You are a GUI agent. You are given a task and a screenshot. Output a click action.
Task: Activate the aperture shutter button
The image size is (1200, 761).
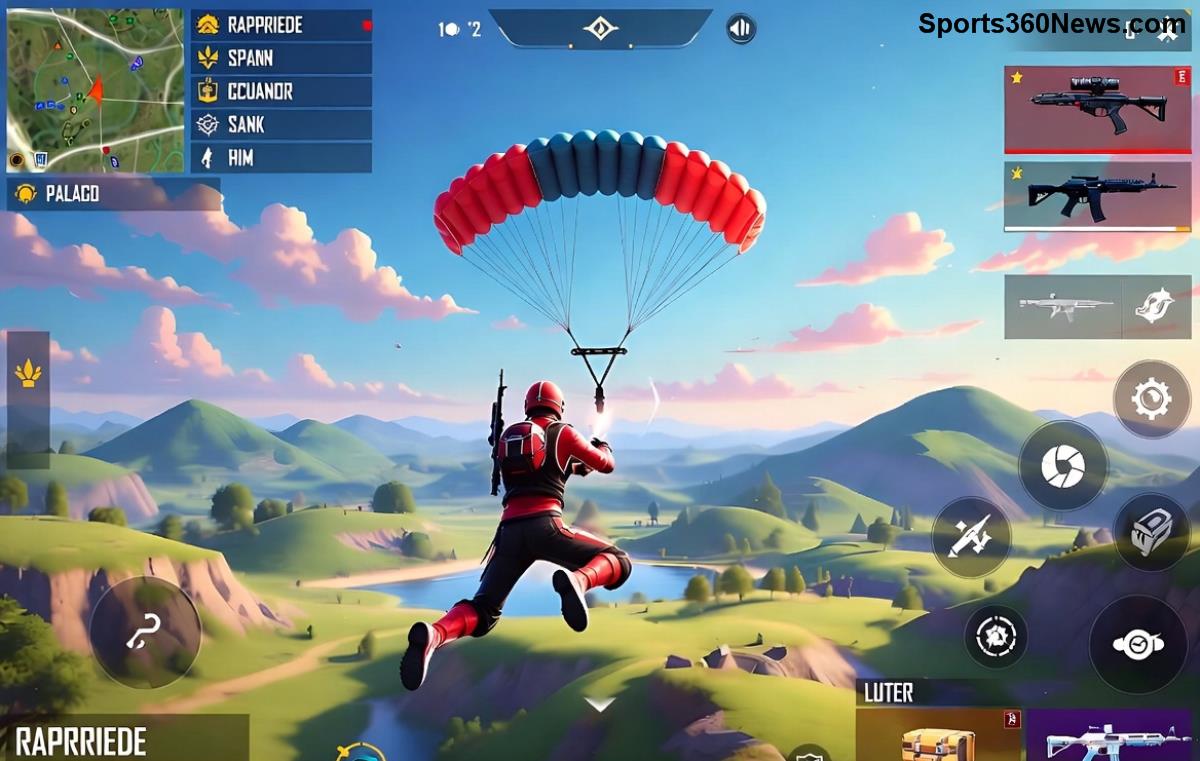tap(1063, 466)
